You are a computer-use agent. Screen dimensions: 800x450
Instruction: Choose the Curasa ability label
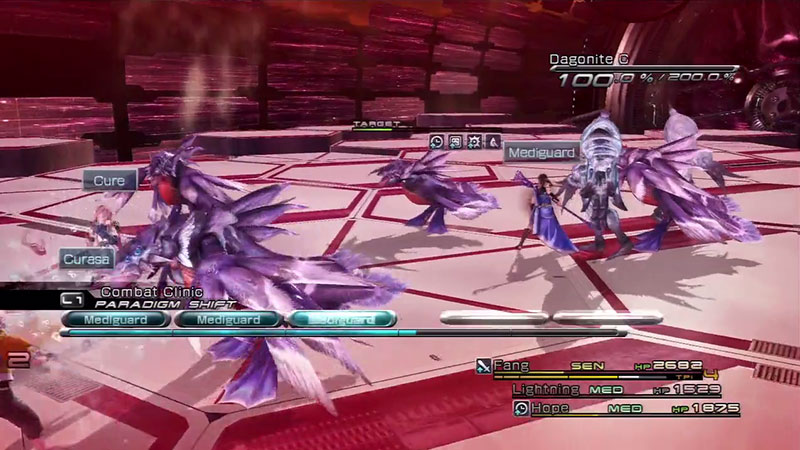point(87,258)
